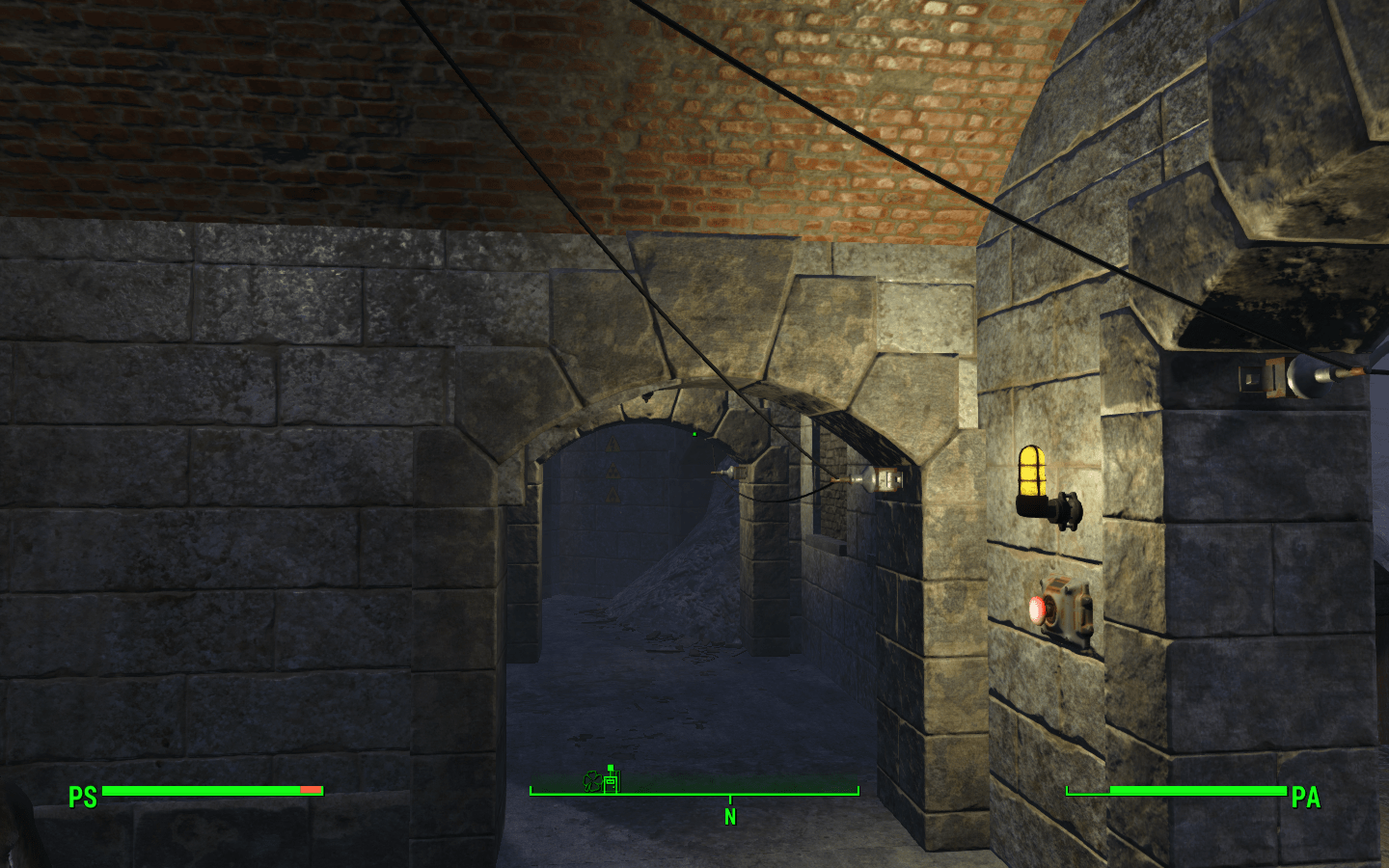
Task: Click the green marker above the arch
Action: tap(694, 435)
